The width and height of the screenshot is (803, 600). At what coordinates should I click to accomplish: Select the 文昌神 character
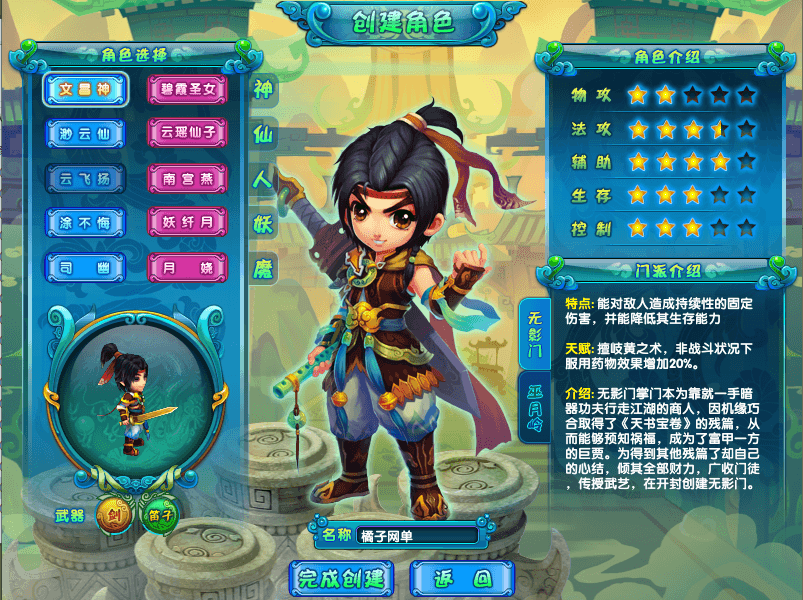(x=84, y=89)
